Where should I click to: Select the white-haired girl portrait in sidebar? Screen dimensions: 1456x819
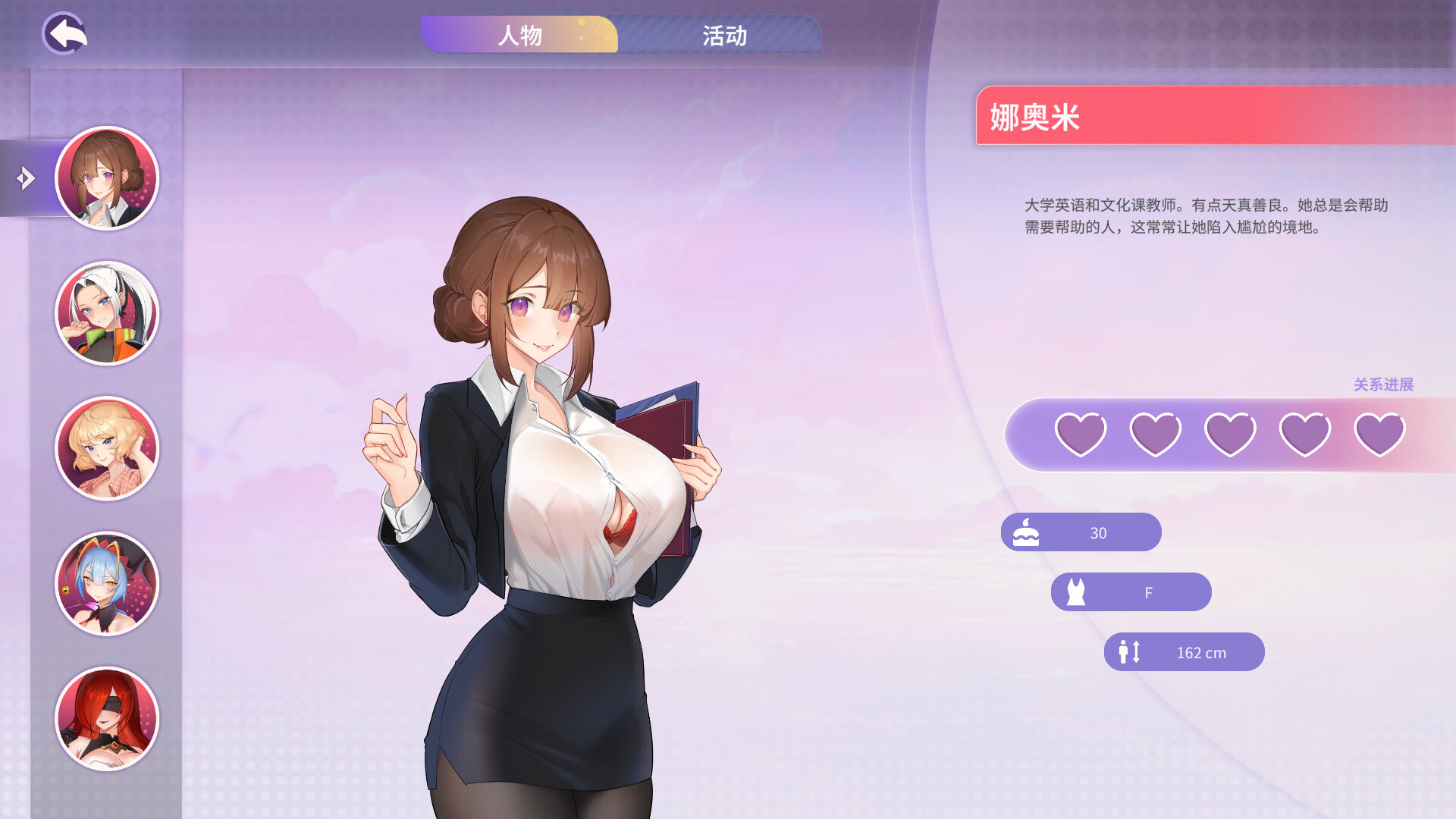tap(106, 312)
